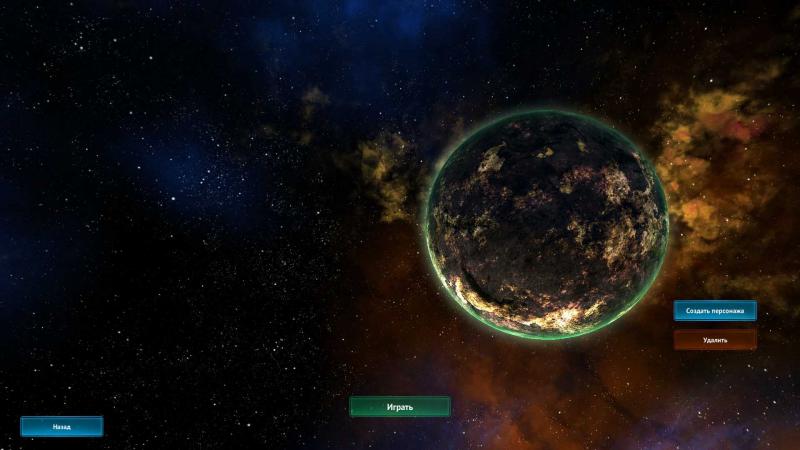Viewport: 800px width, 450px height.
Task: Open Создать персонажа to create a character
Action: tap(714, 311)
